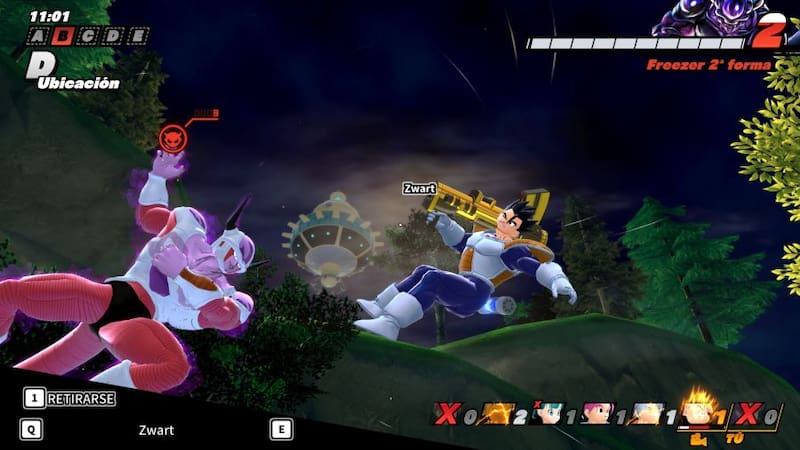Click the RETIRARSE option
This screenshot has height=450, width=800.
pyautogui.click(x=72, y=398)
